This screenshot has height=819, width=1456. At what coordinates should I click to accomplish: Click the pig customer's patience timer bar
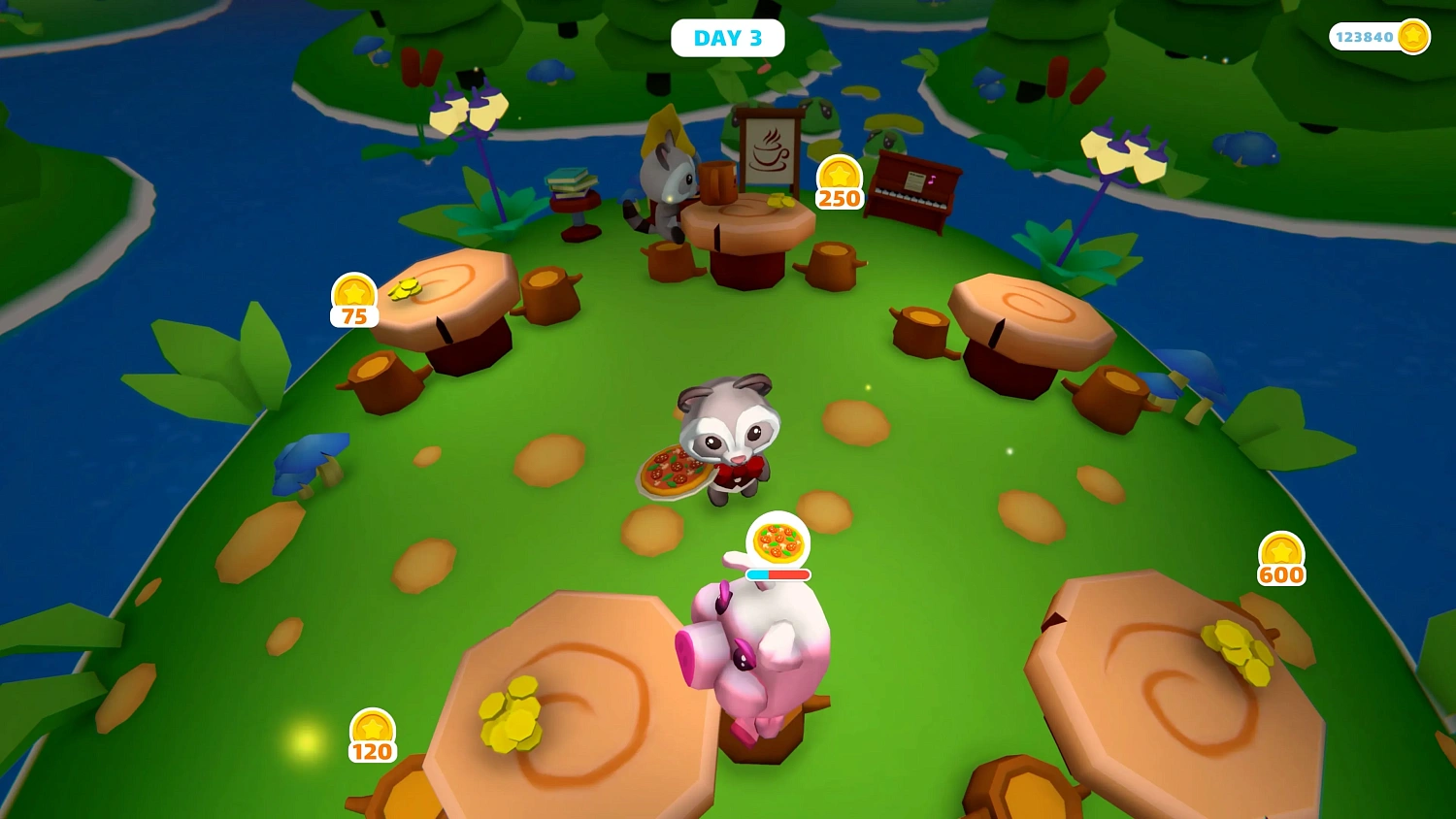click(777, 574)
